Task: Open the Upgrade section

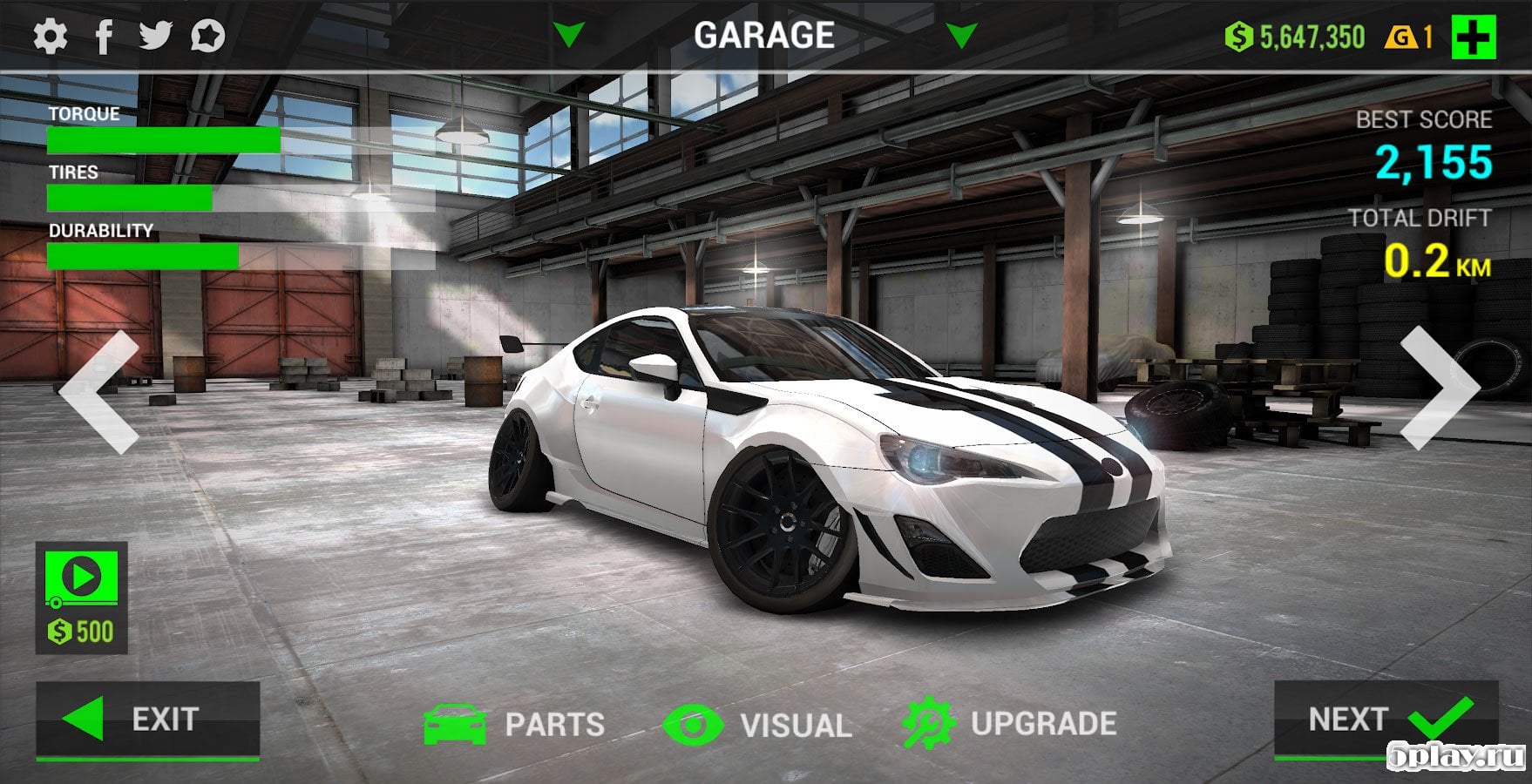Action: 1011,724
